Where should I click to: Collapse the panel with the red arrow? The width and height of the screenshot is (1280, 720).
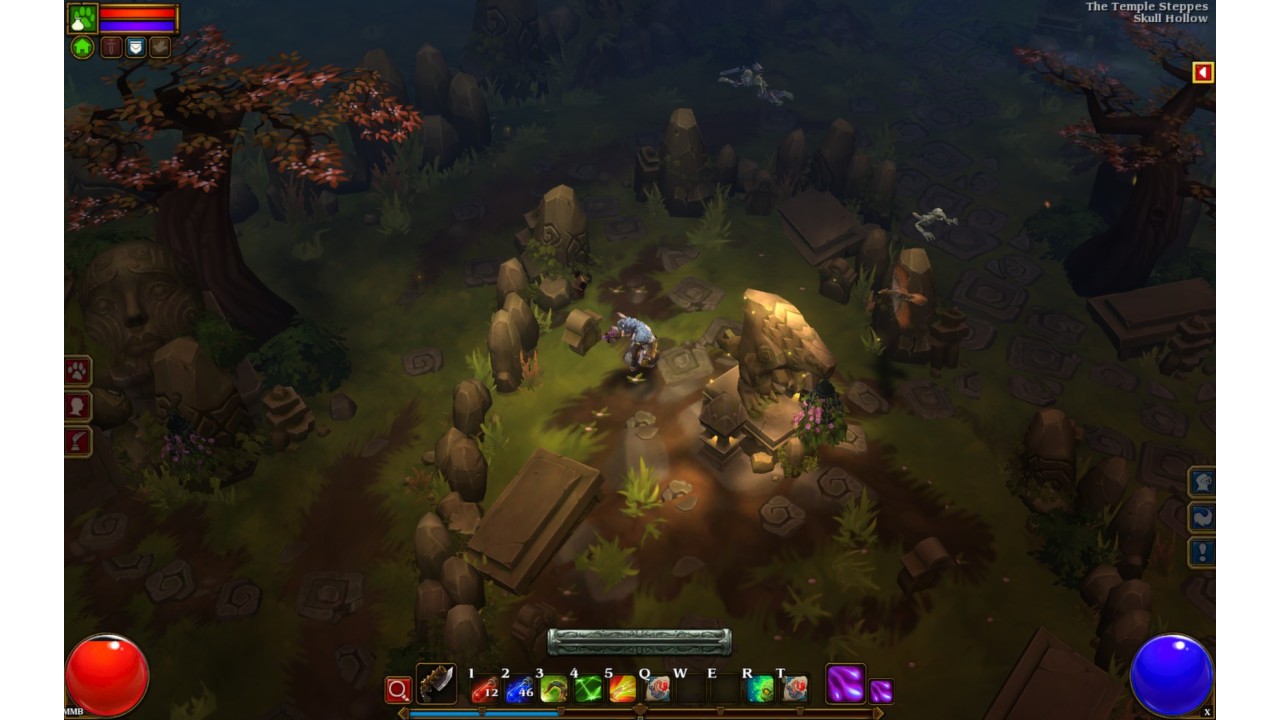pos(1203,72)
